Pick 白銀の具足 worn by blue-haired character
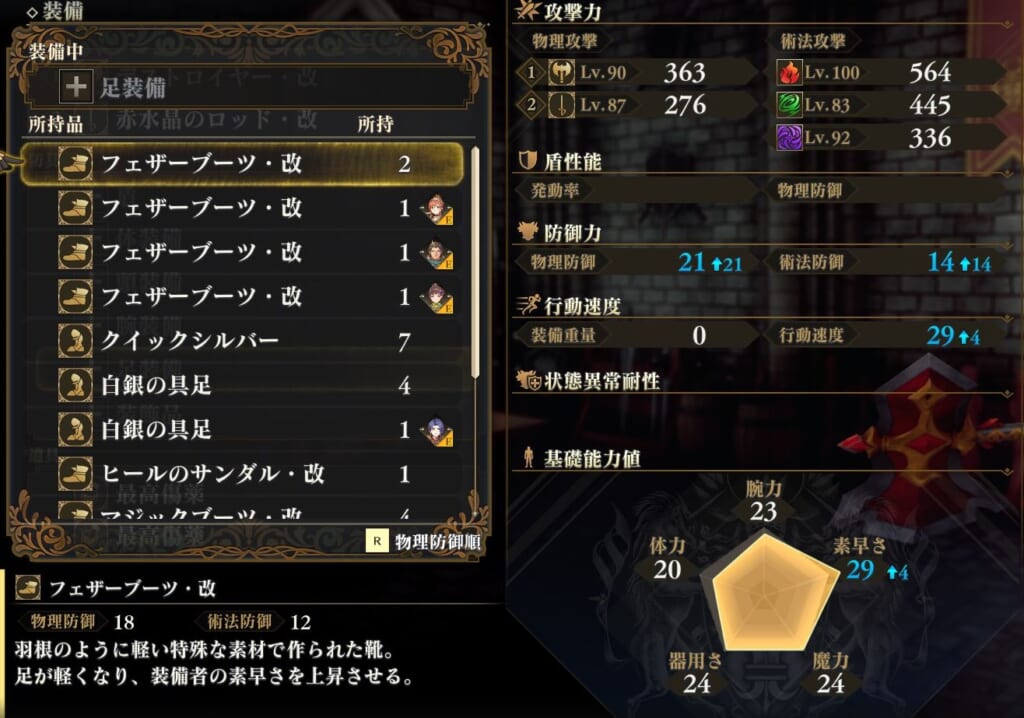 pos(240,429)
